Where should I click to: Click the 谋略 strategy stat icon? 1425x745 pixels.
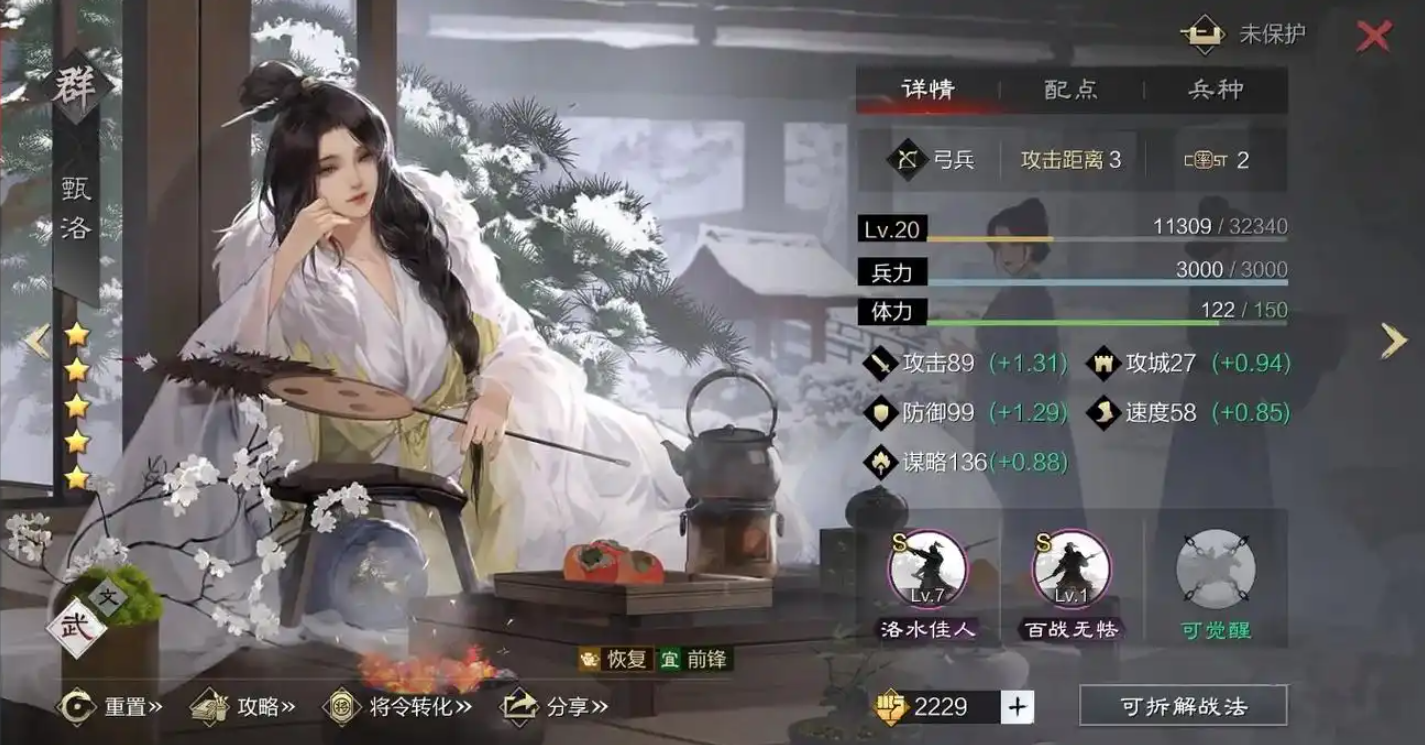point(882,462)
